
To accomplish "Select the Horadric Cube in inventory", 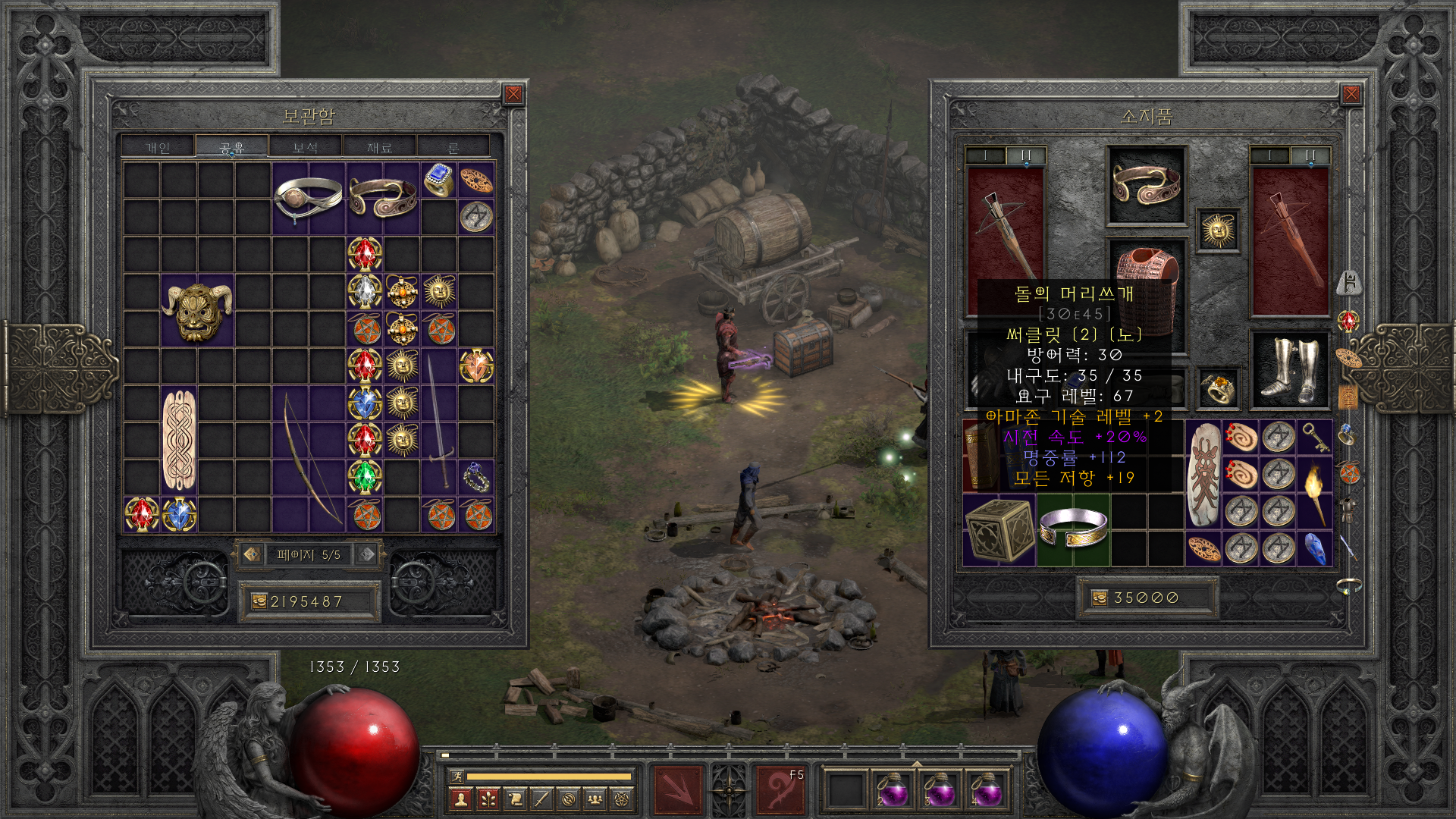I will [999, 531].
